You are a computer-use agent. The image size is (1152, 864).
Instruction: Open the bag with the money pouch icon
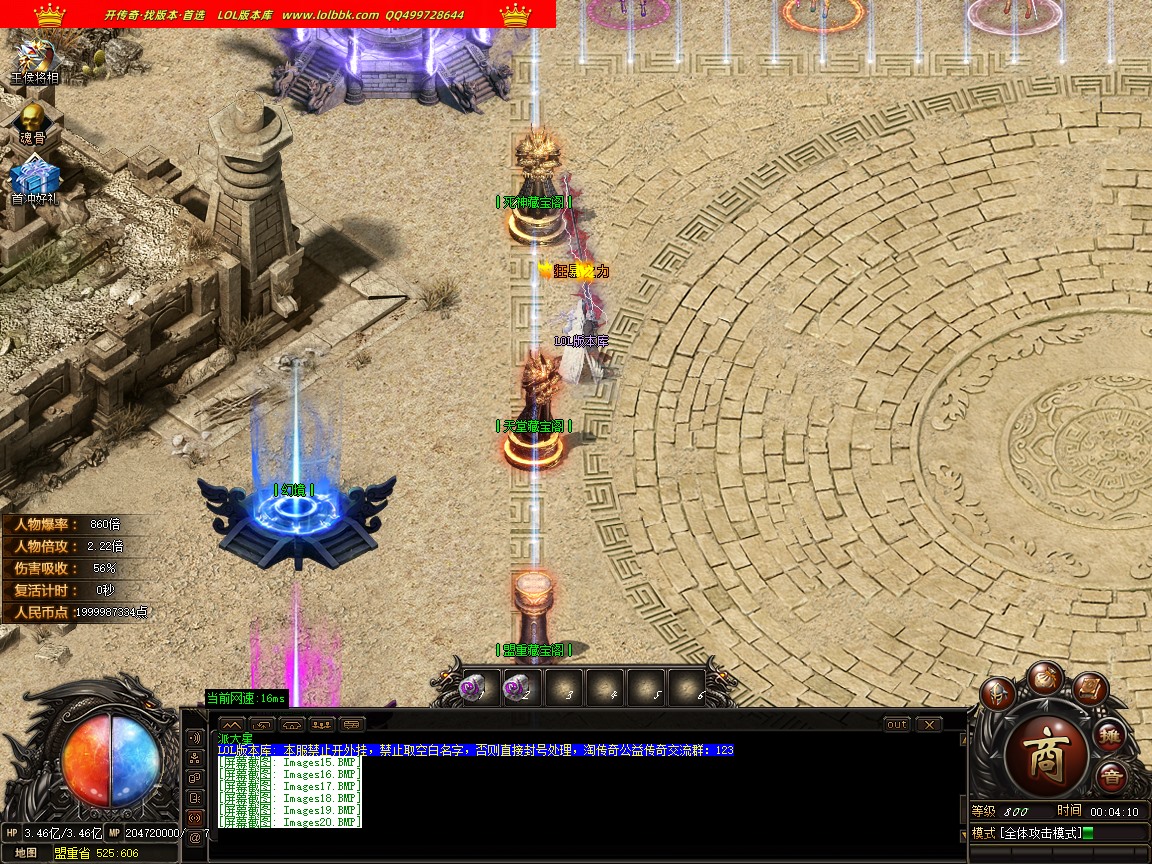[1046, 677]
